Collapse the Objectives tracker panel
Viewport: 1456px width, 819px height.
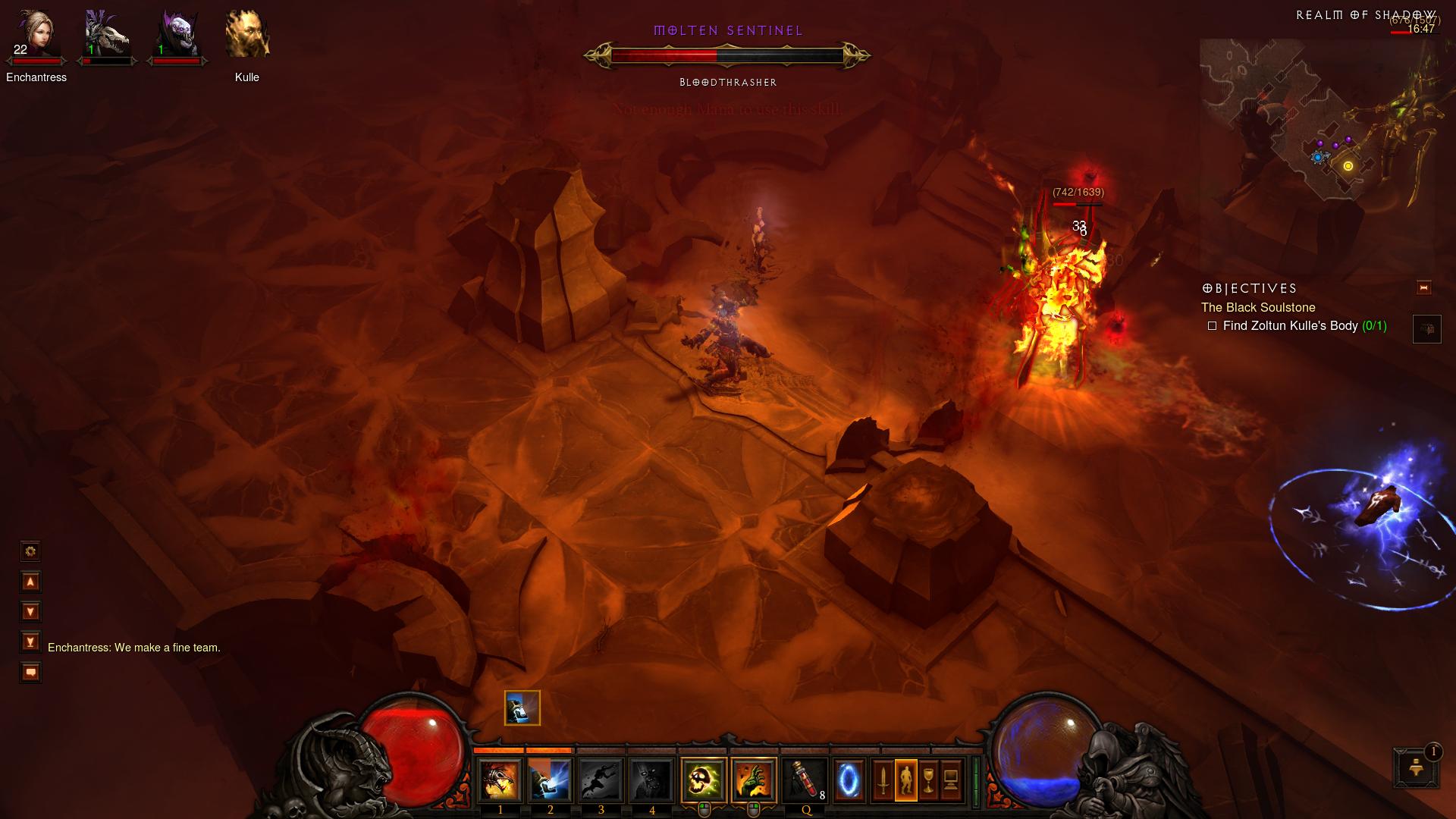[1423, 287]
